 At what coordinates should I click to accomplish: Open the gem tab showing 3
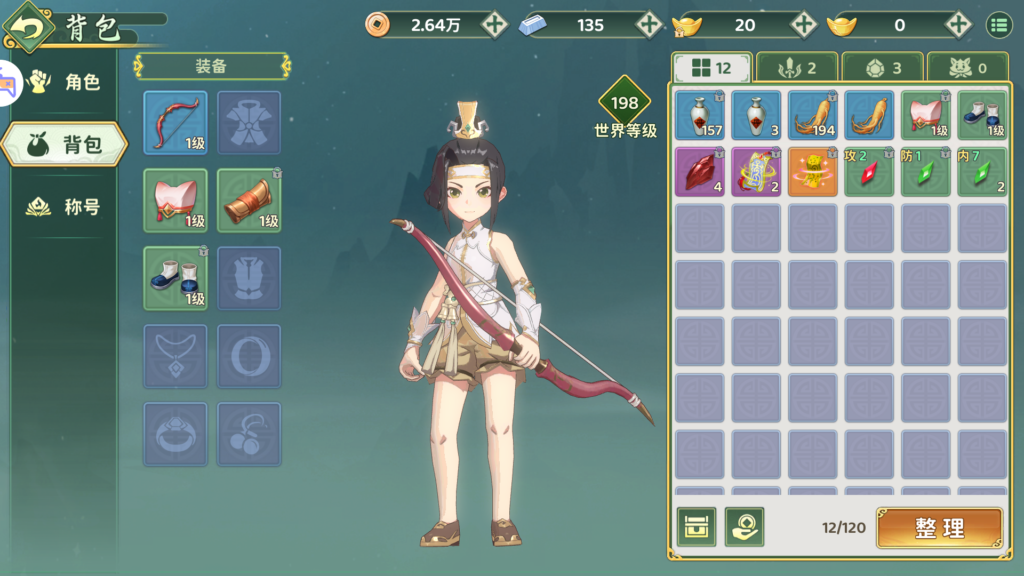pos(882,68)
